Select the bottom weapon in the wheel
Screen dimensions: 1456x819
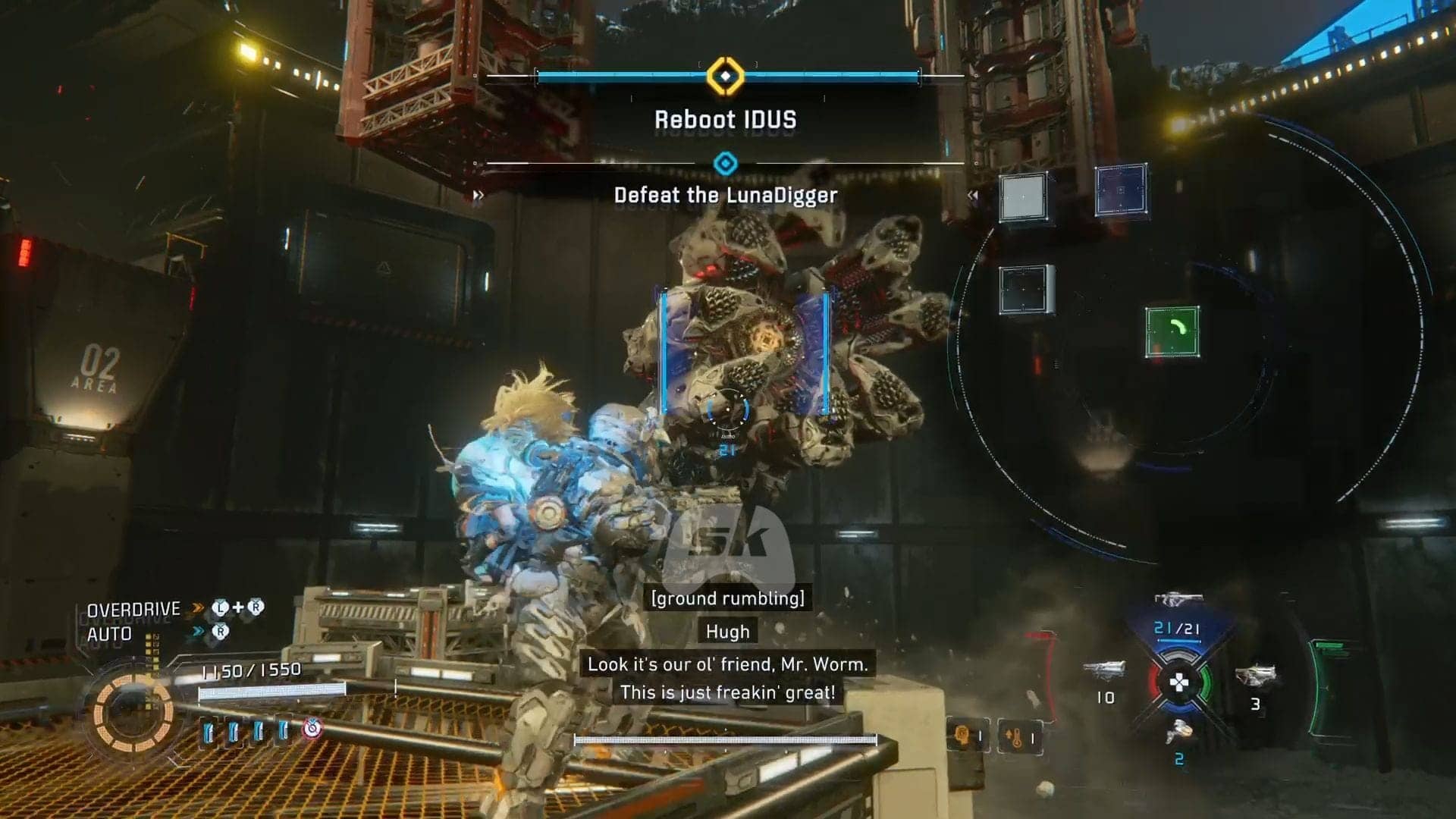(x=1179, y=732)
